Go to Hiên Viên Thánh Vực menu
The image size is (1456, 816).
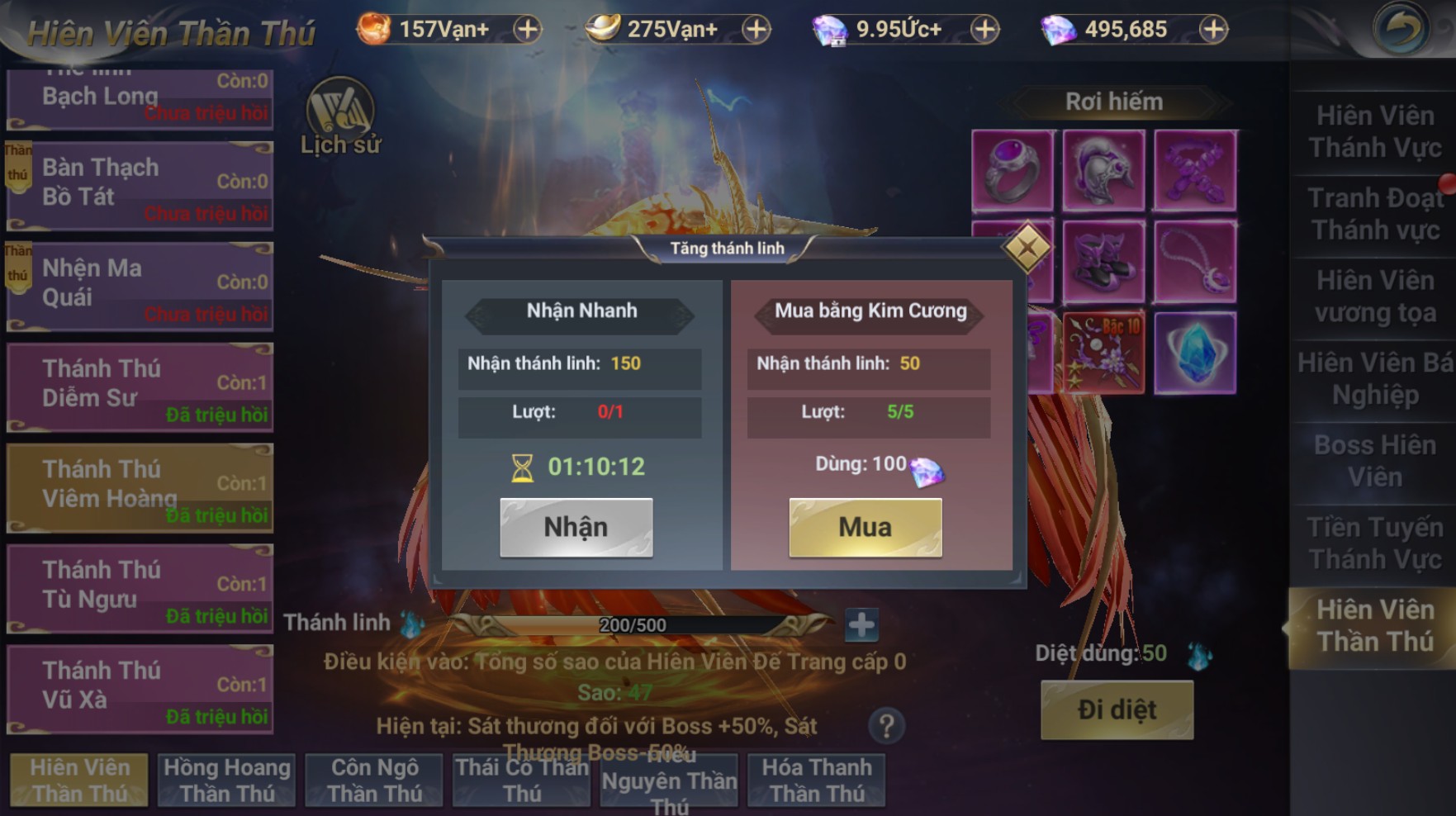tap(1374, 132)
